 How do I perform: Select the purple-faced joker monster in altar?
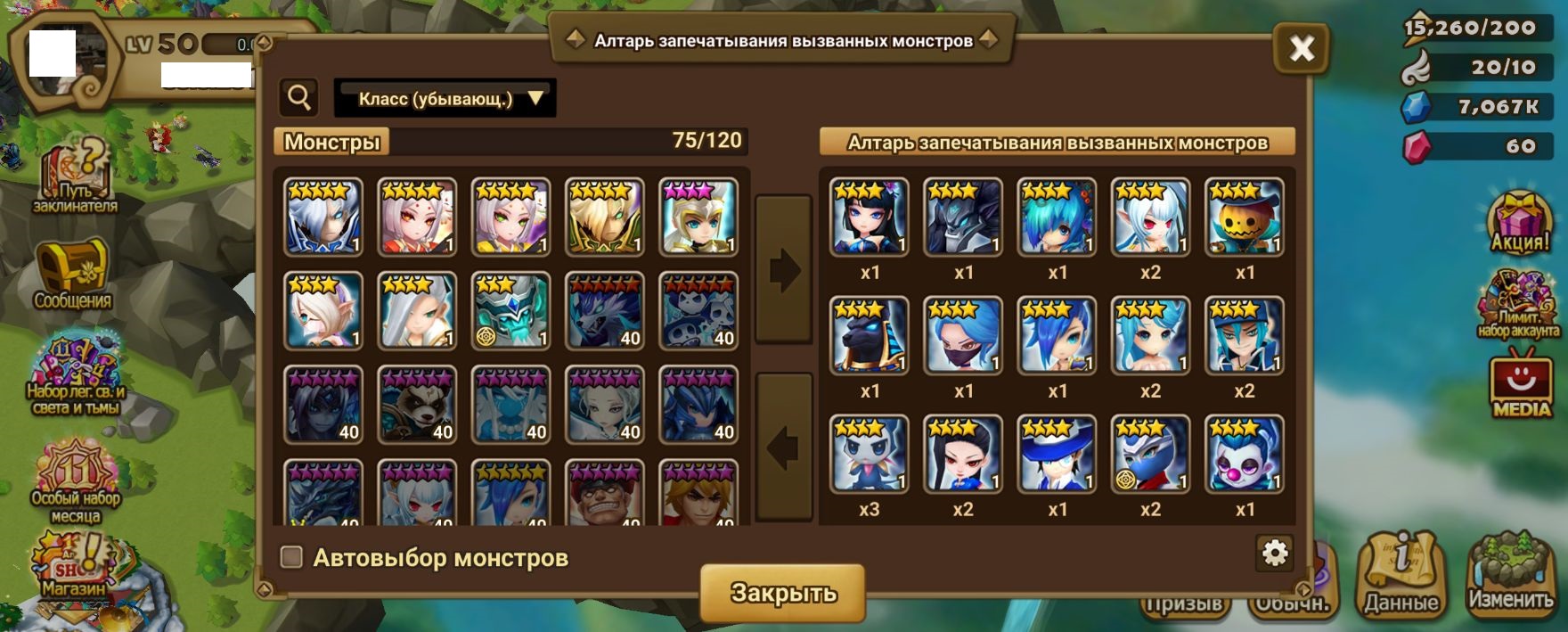(x=1244, y=454)
